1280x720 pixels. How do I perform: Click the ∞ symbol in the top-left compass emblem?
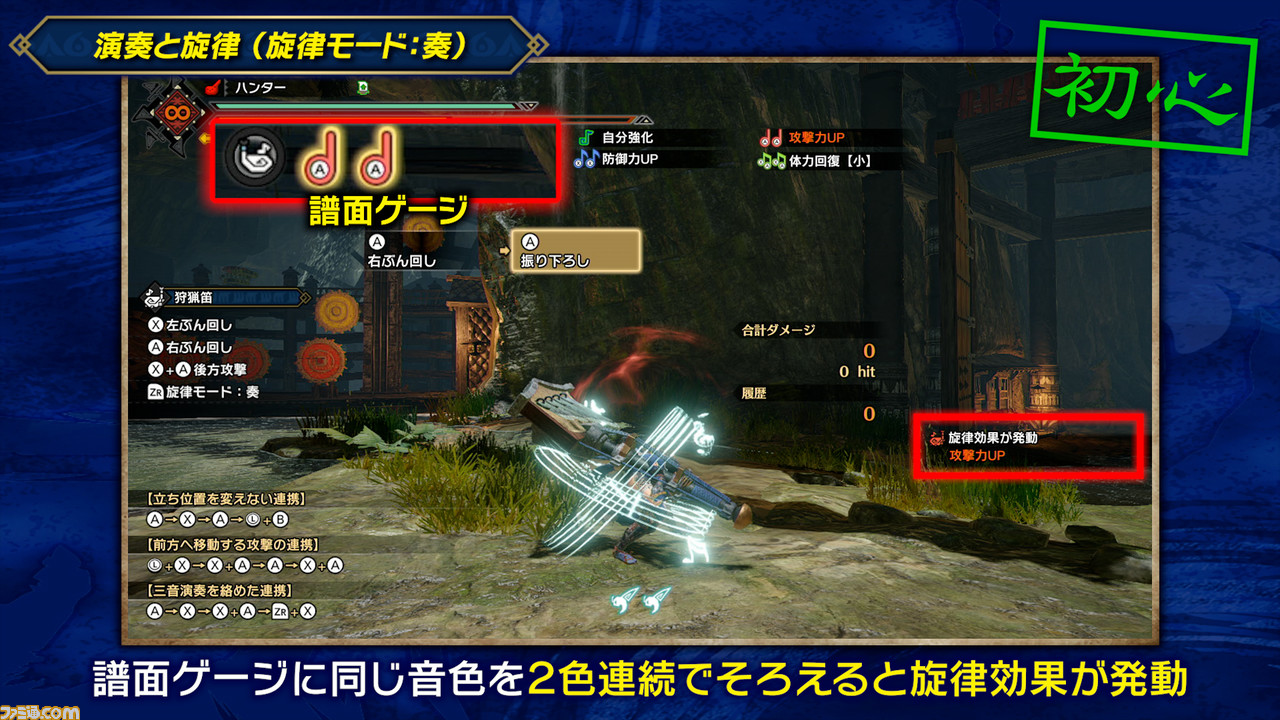177,112
